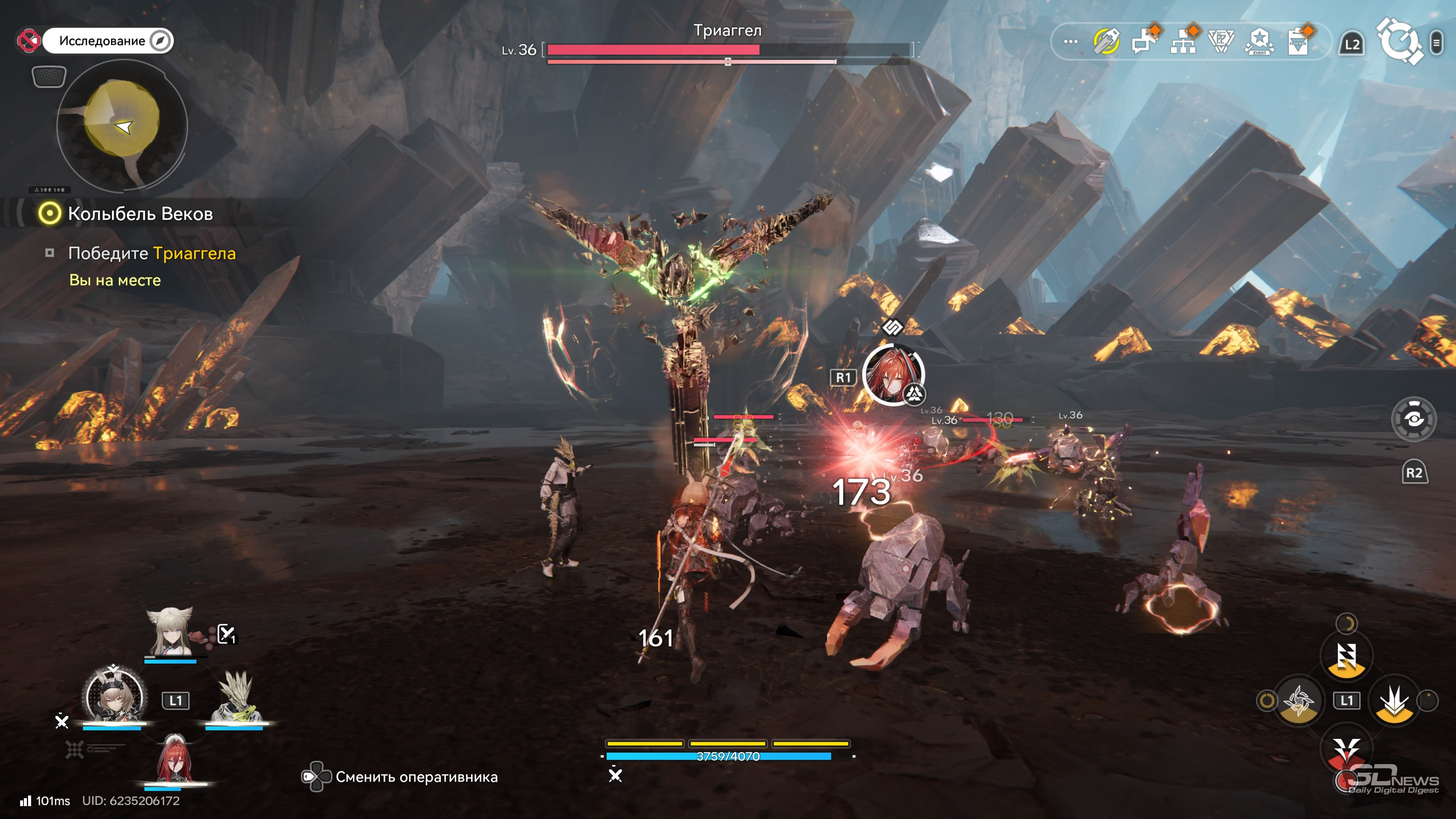Select the red-haired operator in the squad wheel
This screenshot has height=819, width=1456.
(x=175, y=760)
